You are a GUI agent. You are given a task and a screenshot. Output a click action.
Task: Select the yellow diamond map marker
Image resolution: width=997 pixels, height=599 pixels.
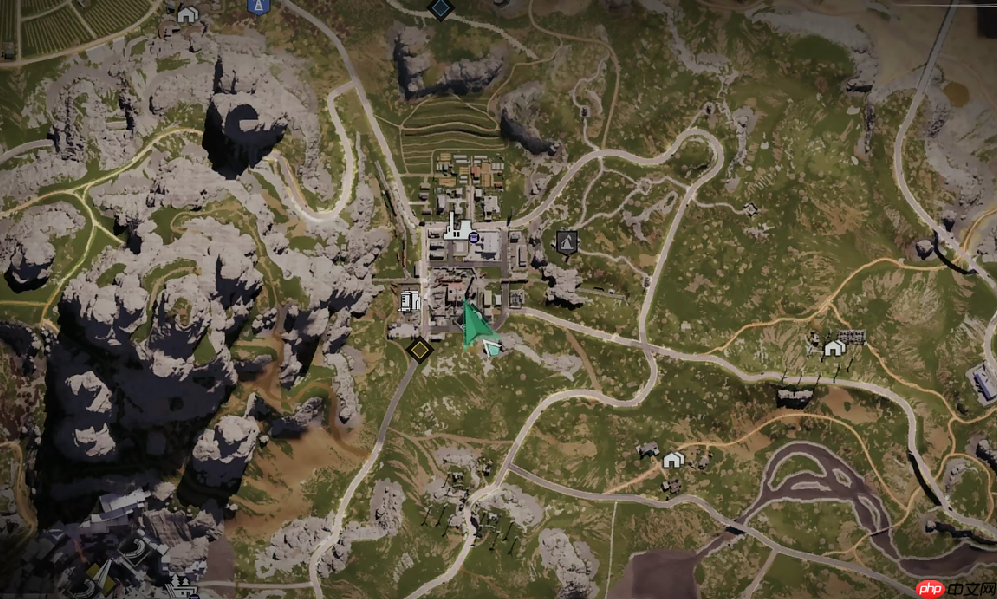(x=420, y=349)
